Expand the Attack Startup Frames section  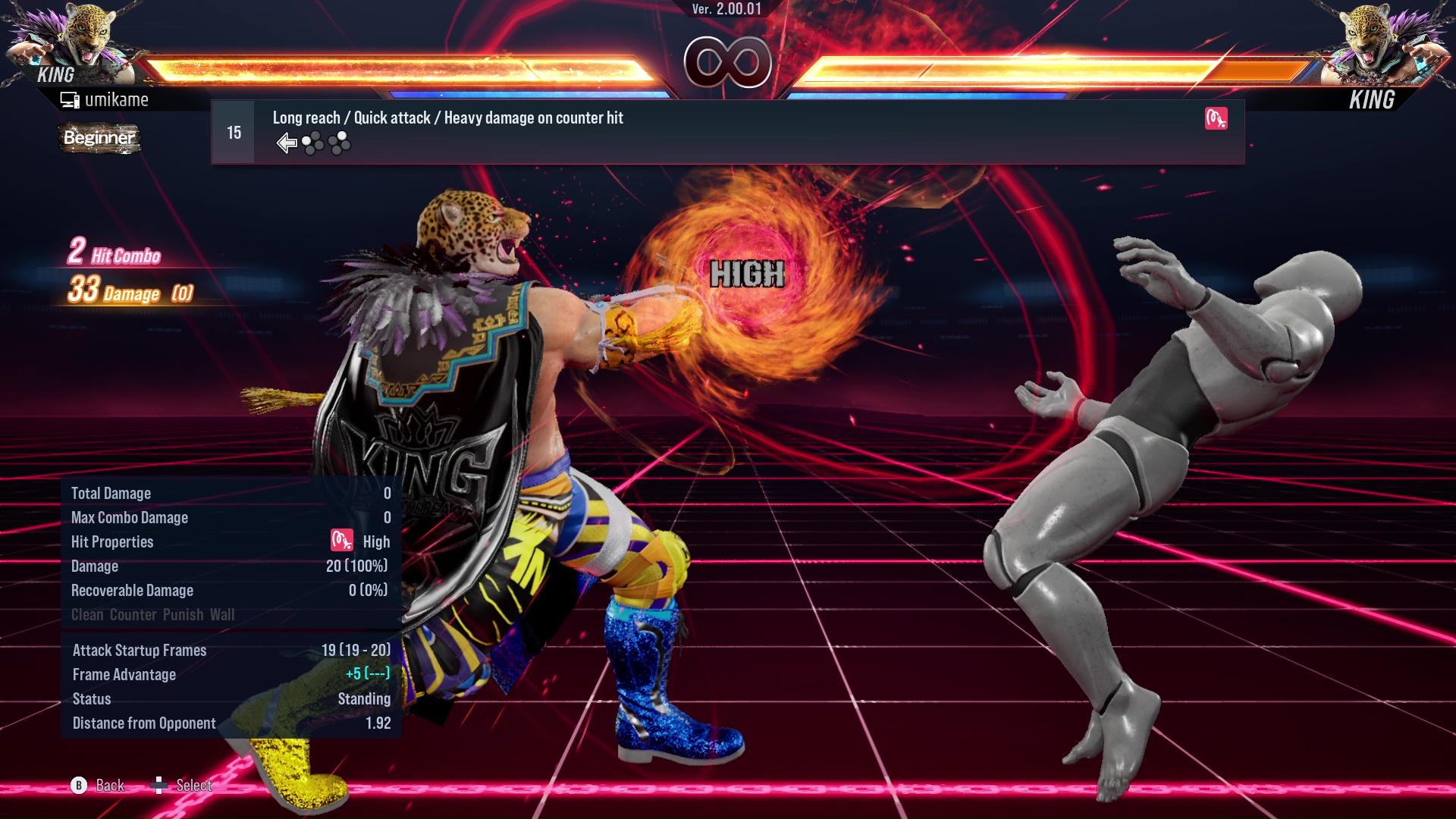tap(140, 650)
